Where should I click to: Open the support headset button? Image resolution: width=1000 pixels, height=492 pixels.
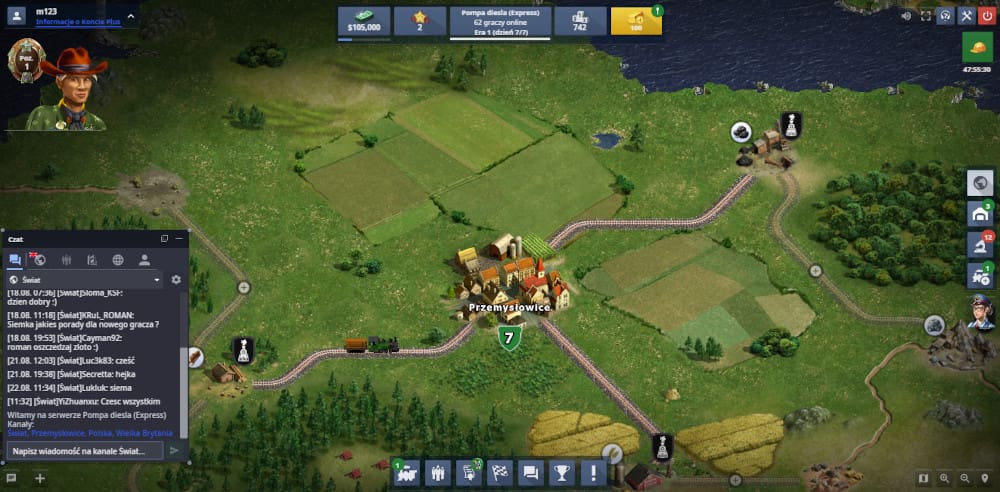coord(946,16)
